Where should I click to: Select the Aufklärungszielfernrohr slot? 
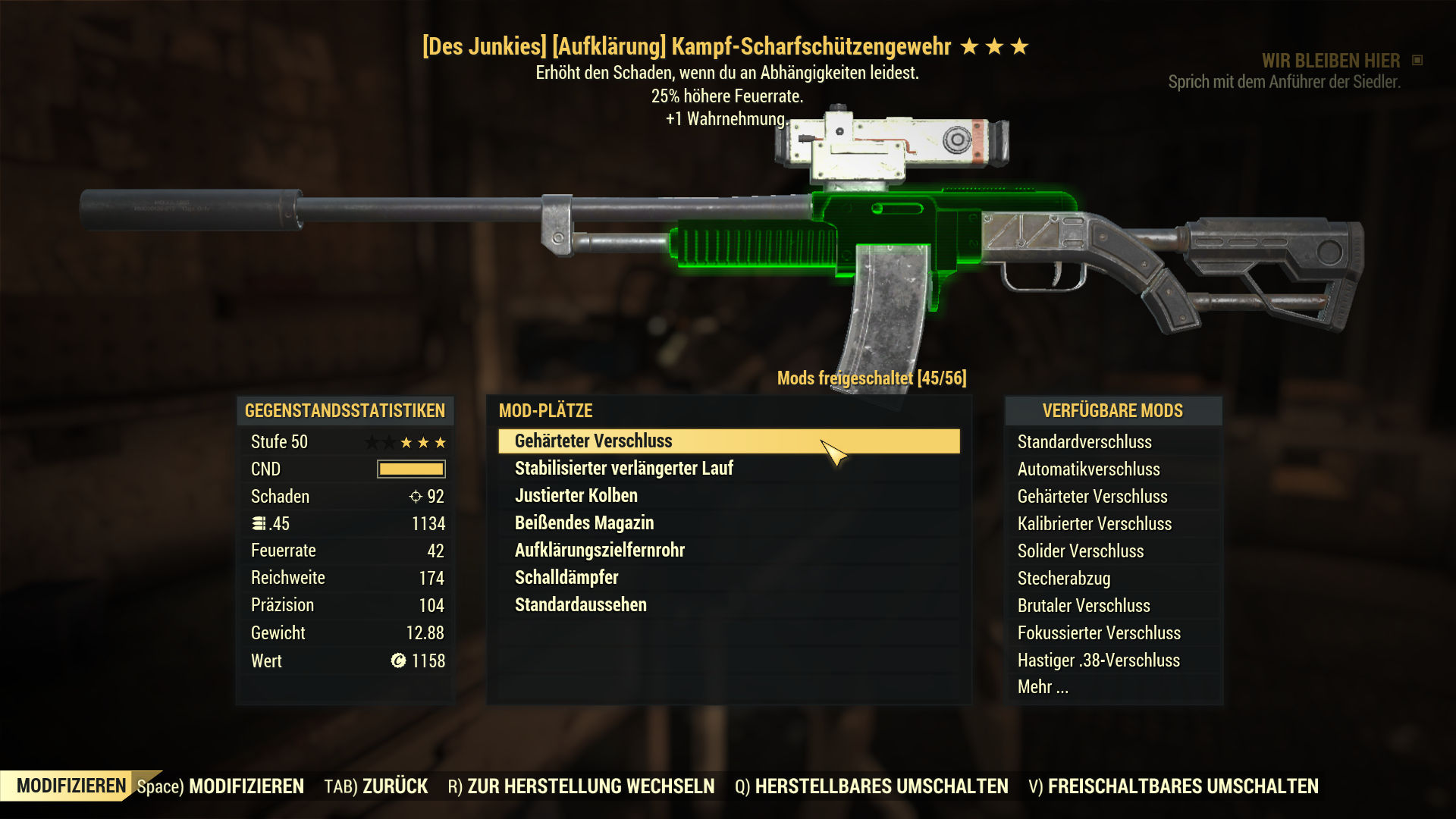tap(600, 551)
